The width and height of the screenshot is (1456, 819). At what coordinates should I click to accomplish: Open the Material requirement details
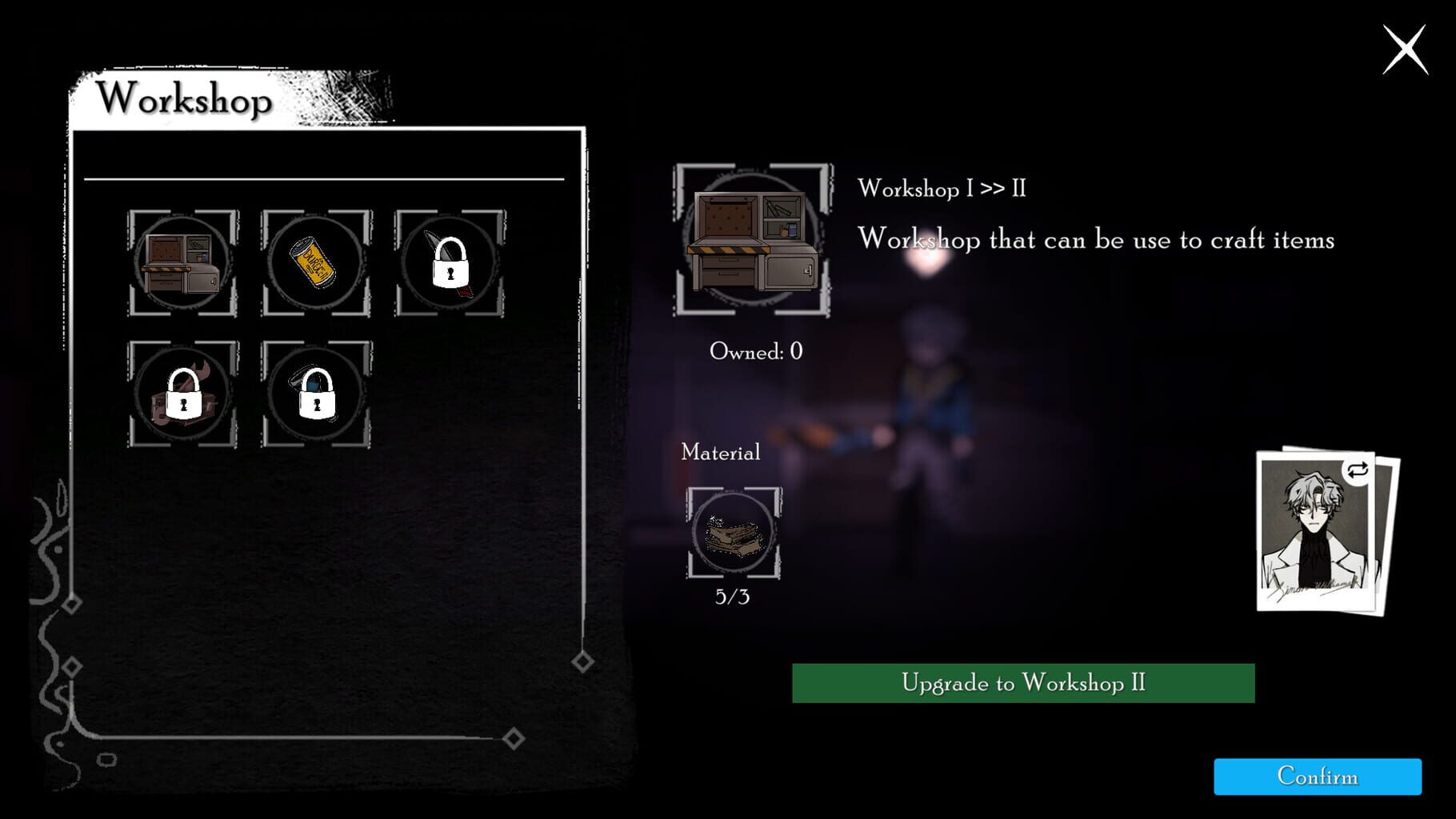(719, 453)
